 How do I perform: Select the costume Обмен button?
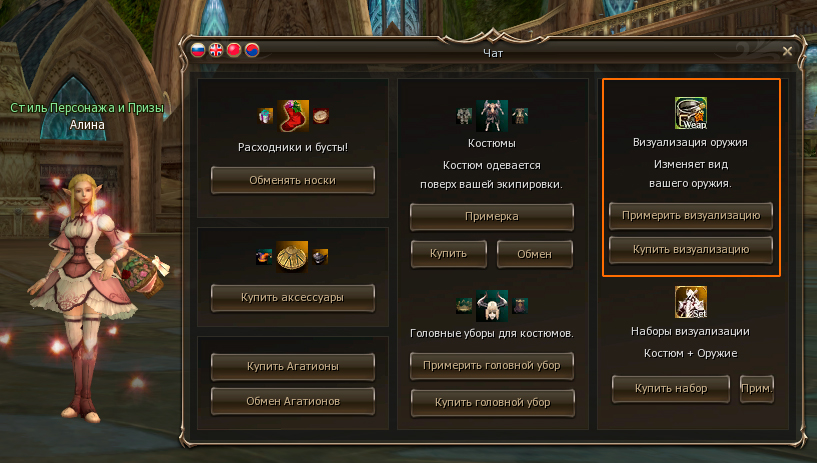535,253
